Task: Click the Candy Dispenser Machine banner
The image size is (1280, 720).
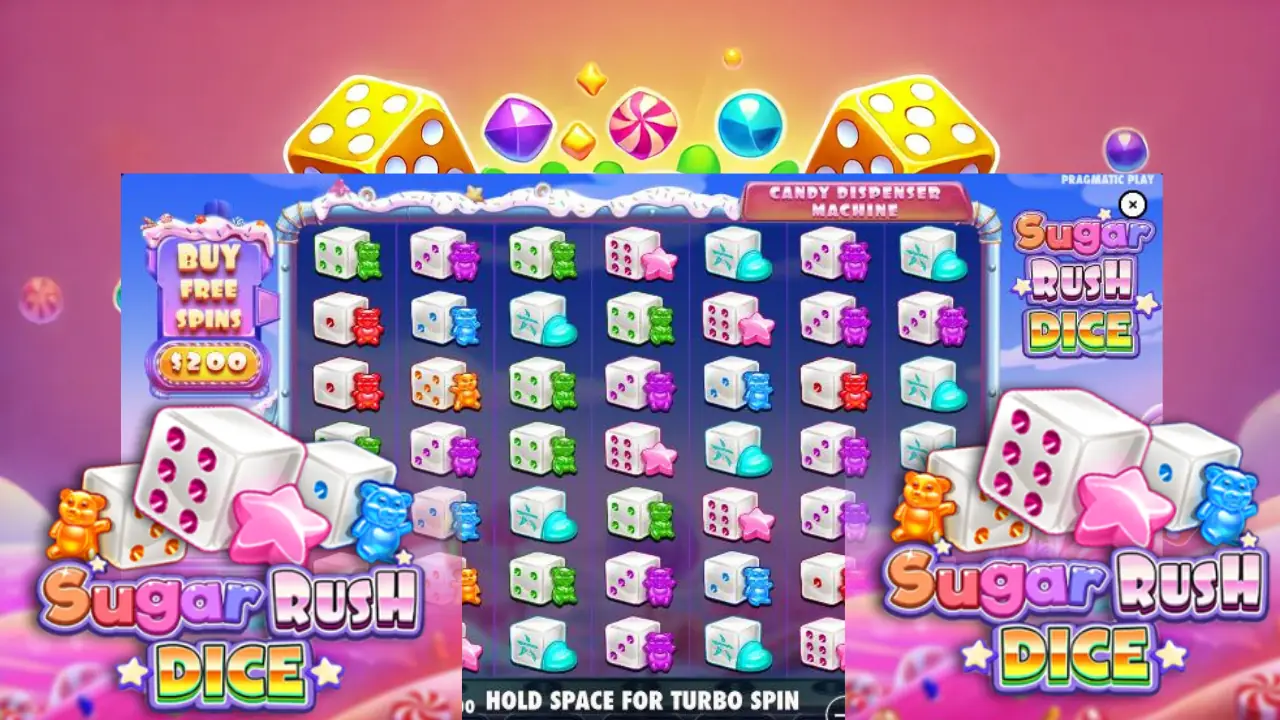Action: click(x=855, y=200)
